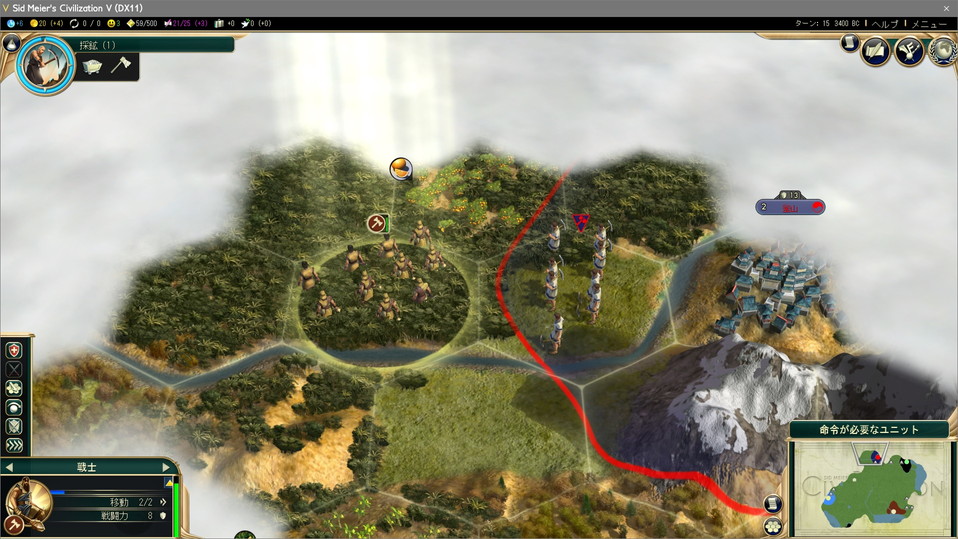
Task: Click the research portrait for 採鉱
Action: [x=45, y=66]
